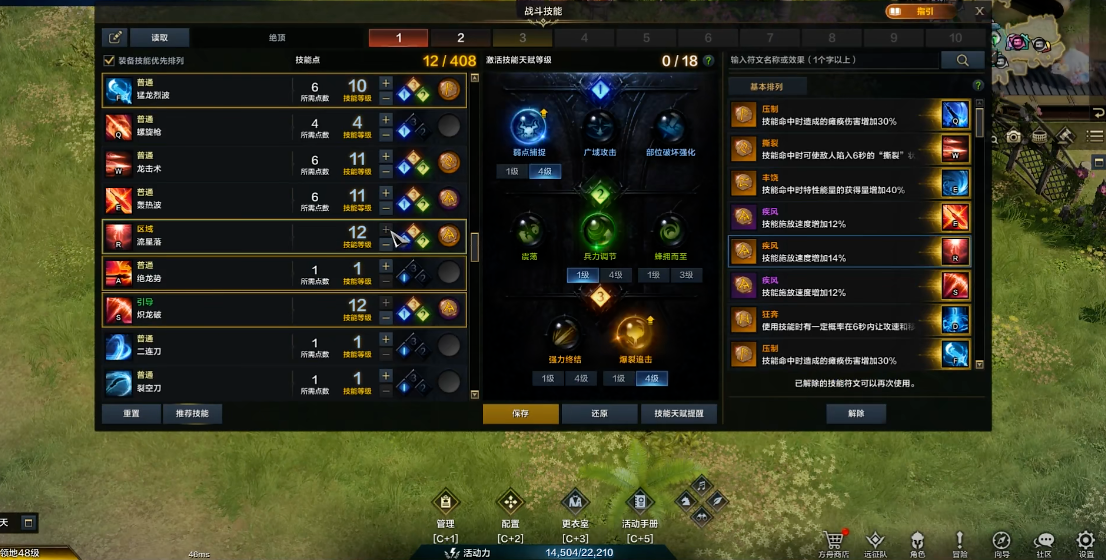Viewport: 1106px width, 560px height.
Task: Select the 爆裂追击 talent node
Action: pyautogui.click(x=635, y=334)
